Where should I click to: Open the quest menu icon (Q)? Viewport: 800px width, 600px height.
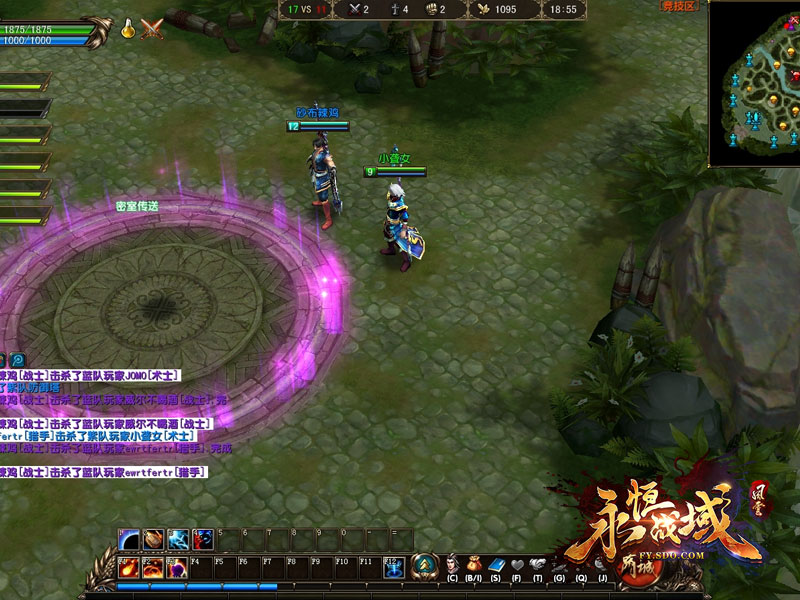(x=581, y=566)
